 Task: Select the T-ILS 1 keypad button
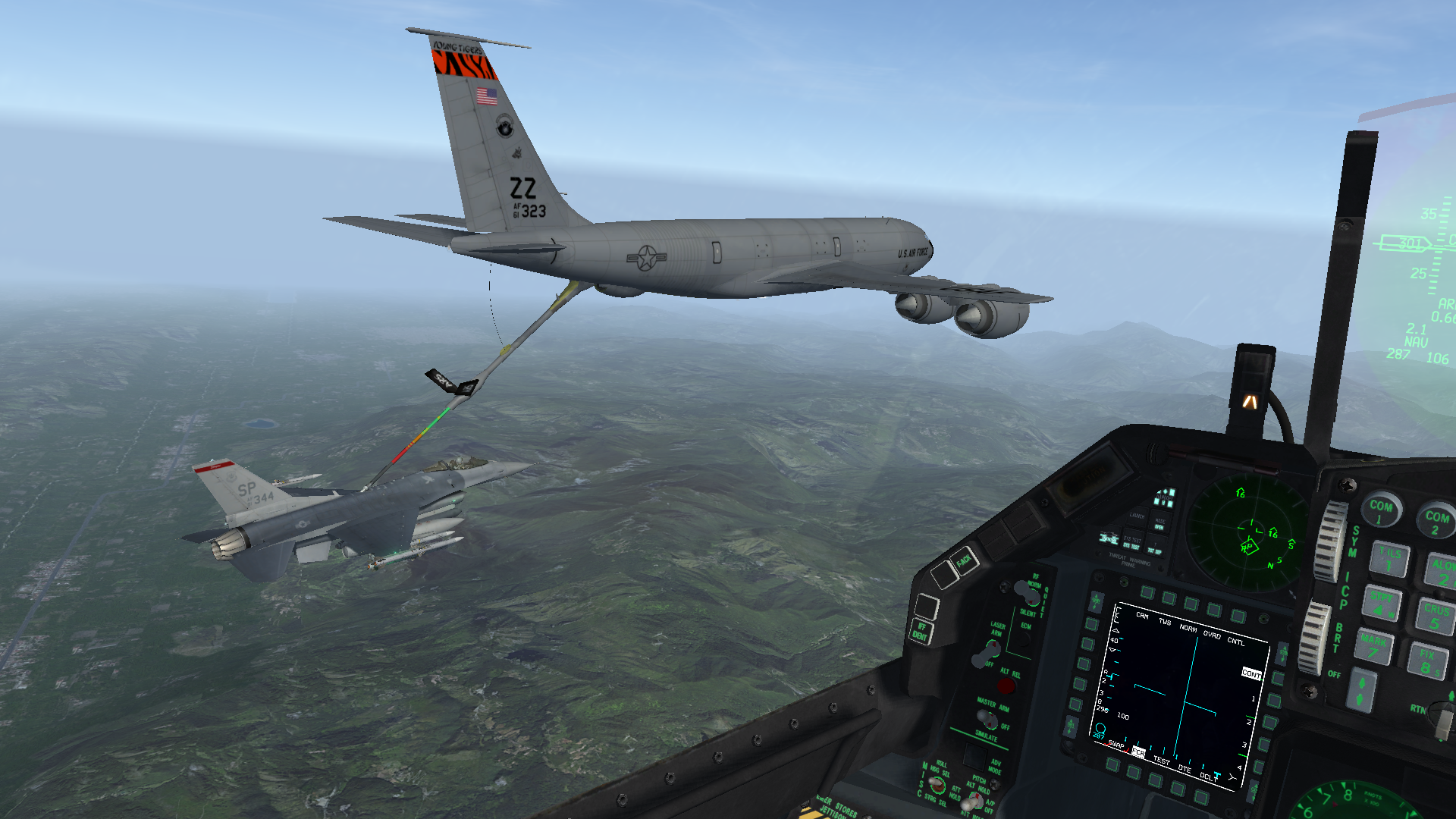coord(1390,560)
